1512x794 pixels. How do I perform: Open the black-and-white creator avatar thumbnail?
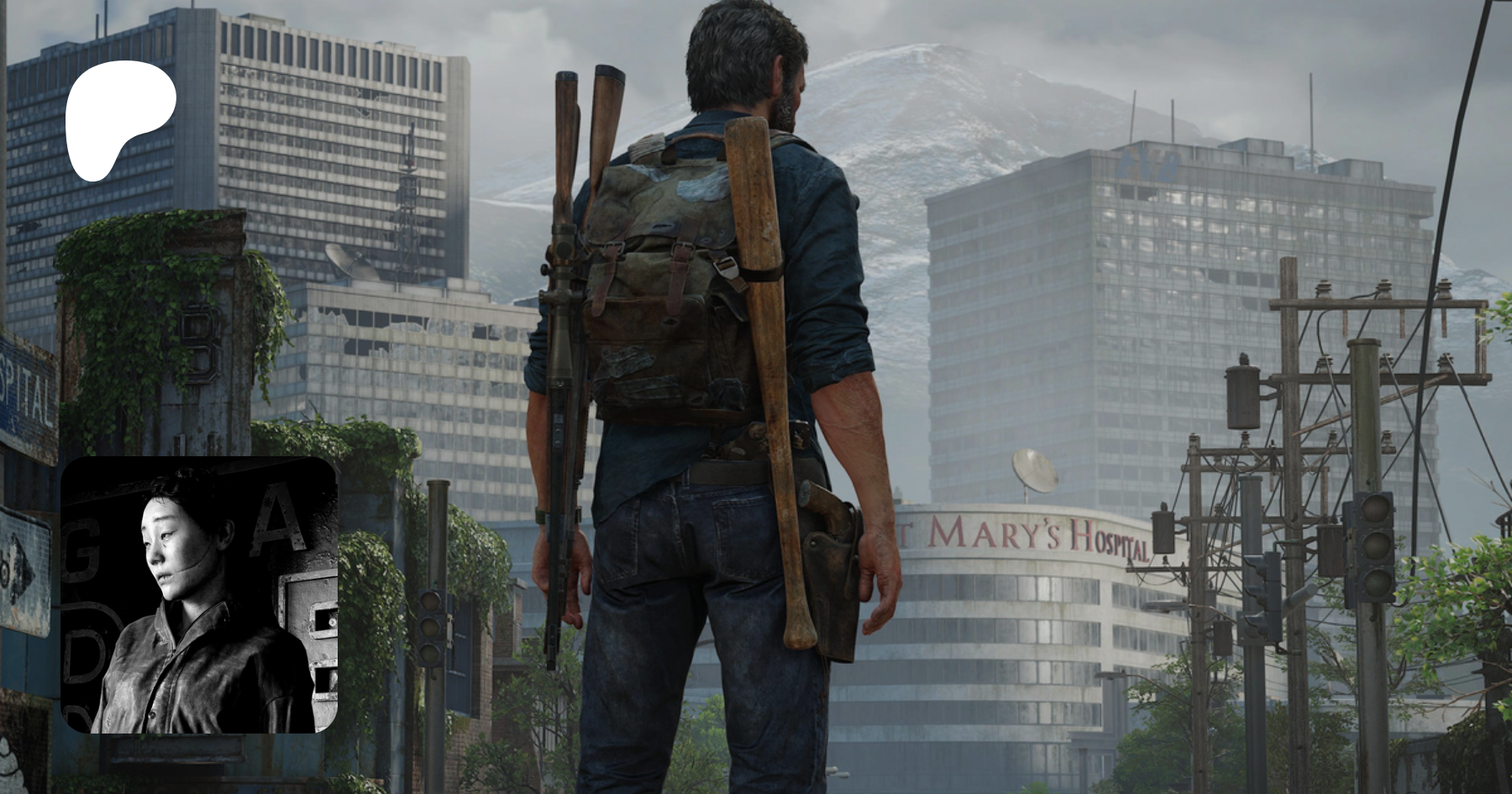coord(200,595)
